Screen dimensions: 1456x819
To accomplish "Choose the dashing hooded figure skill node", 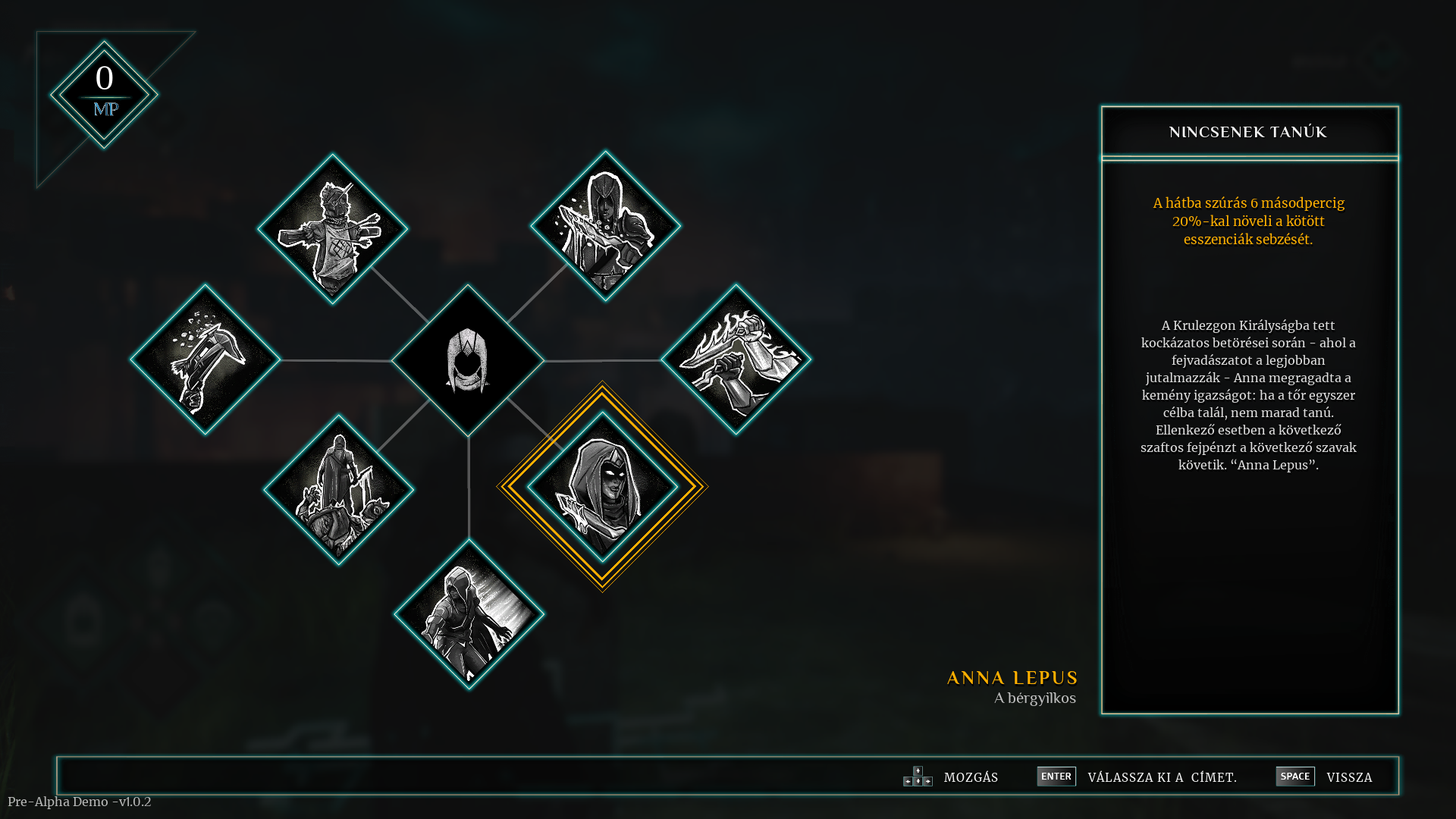I will click(x=469, y=614).
